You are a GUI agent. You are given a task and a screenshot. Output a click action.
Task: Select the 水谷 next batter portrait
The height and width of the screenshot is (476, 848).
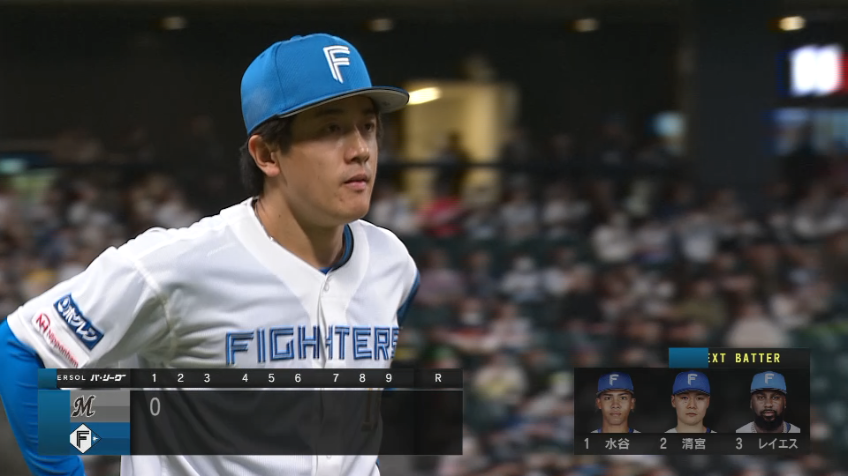615,402
